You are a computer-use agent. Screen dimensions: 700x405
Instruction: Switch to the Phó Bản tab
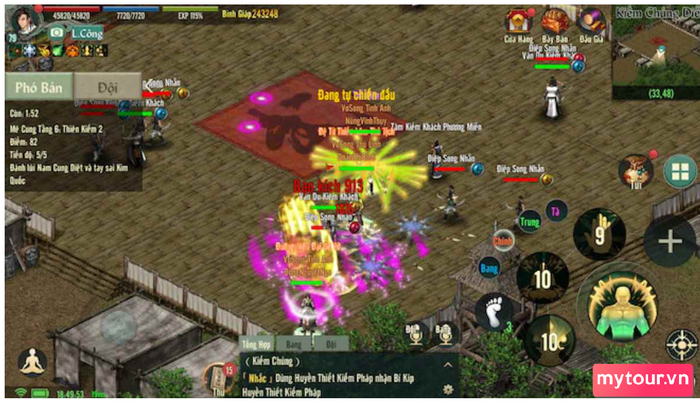(38, 87)
